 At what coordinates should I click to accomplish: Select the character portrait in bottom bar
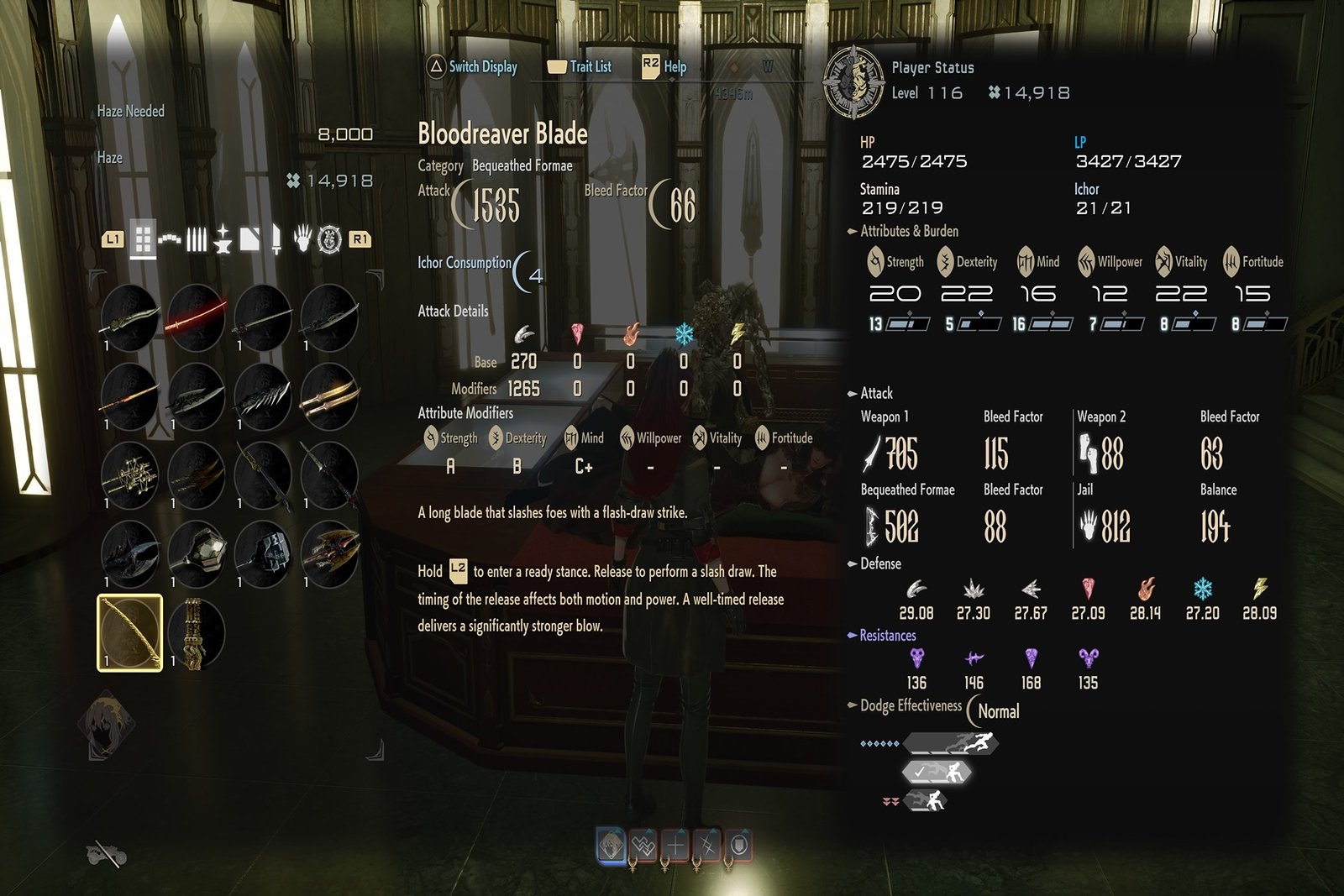coord(612,846)
